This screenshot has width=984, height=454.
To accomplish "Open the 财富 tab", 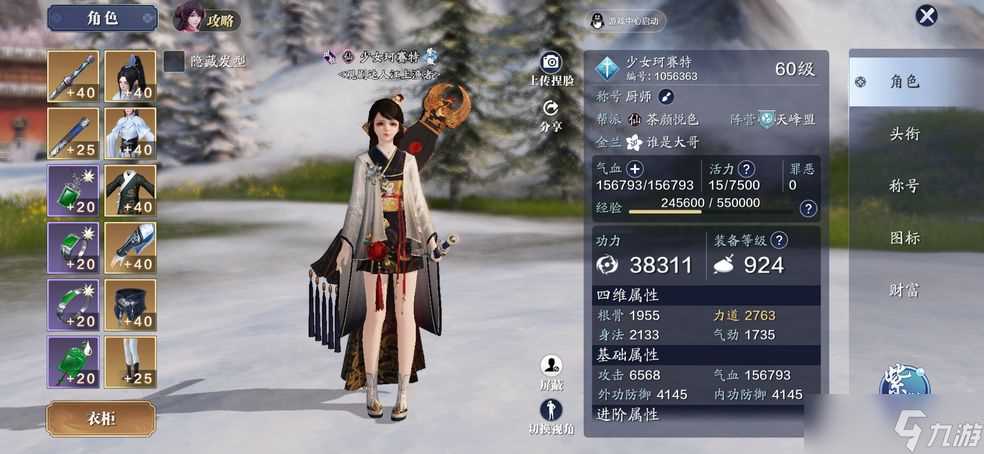I will click(x=904, y=290).
